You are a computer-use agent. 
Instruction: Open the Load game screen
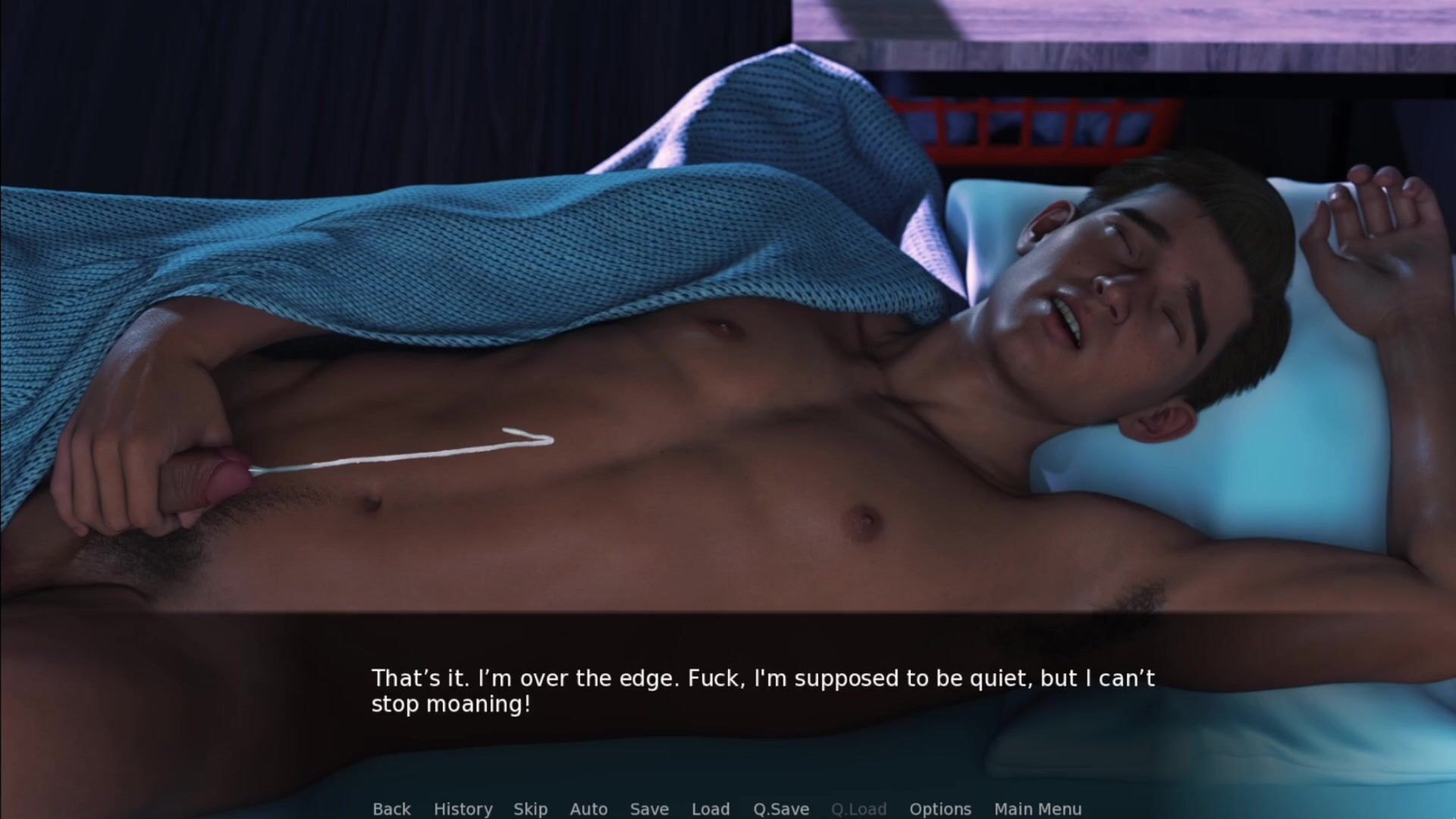click(x=711, y=809)
